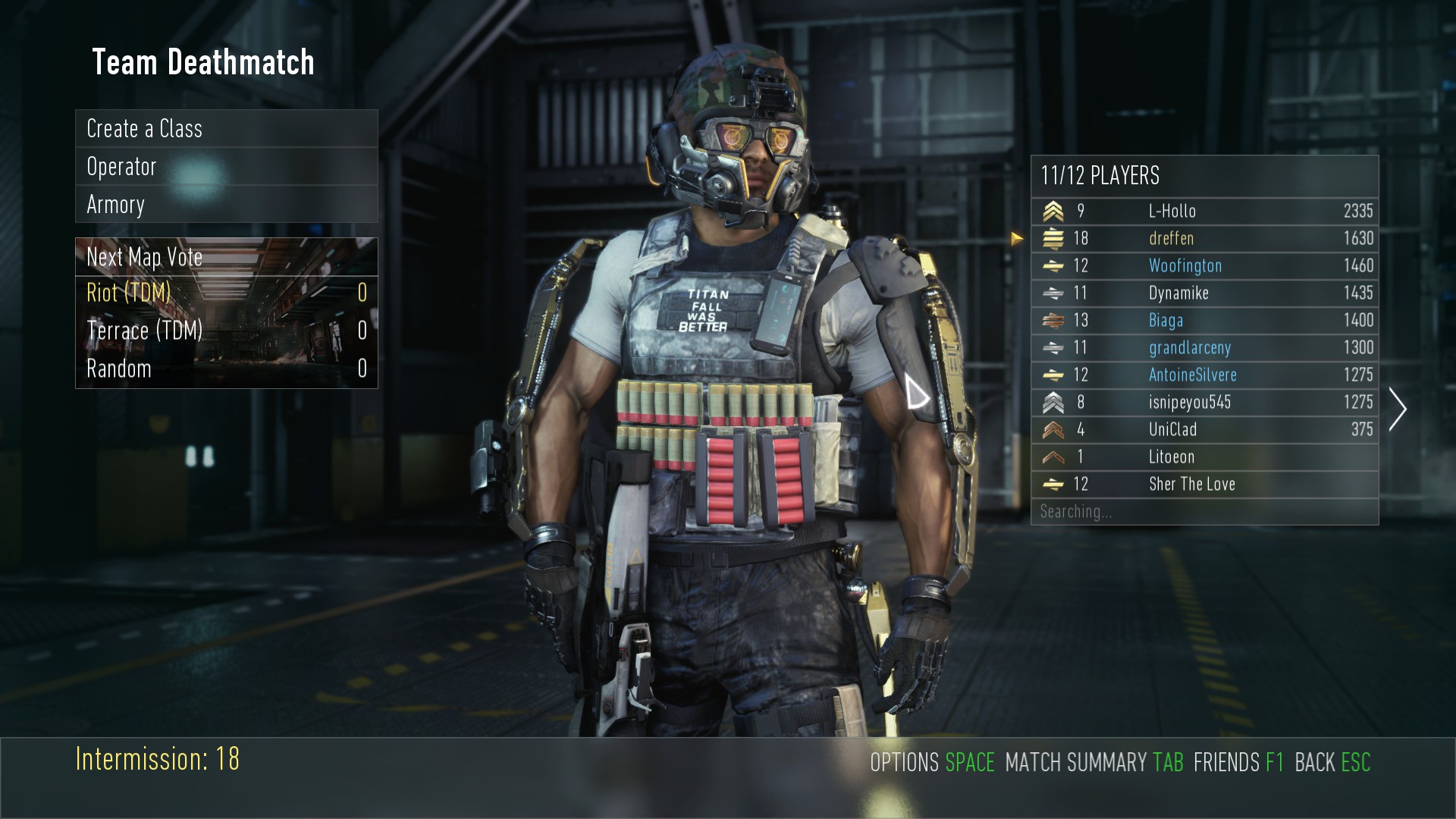Vote for Terrace (TDM) as next map
Screen dimensions: 1456x819
(x=226, y=331)
